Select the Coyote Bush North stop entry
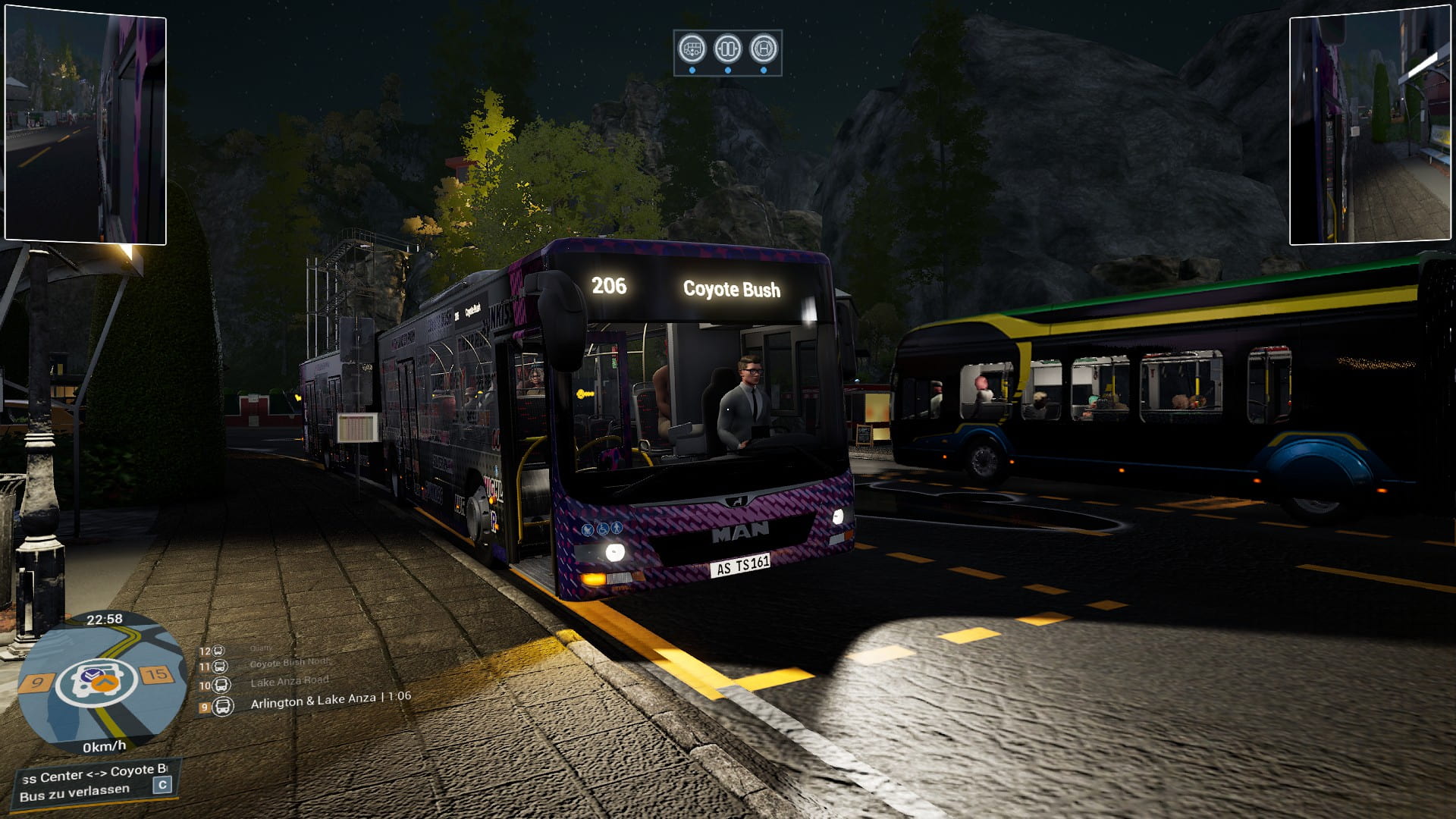The width and height of the screenshot is (1456, 819). pyautogui.click(x=290, y=663)
